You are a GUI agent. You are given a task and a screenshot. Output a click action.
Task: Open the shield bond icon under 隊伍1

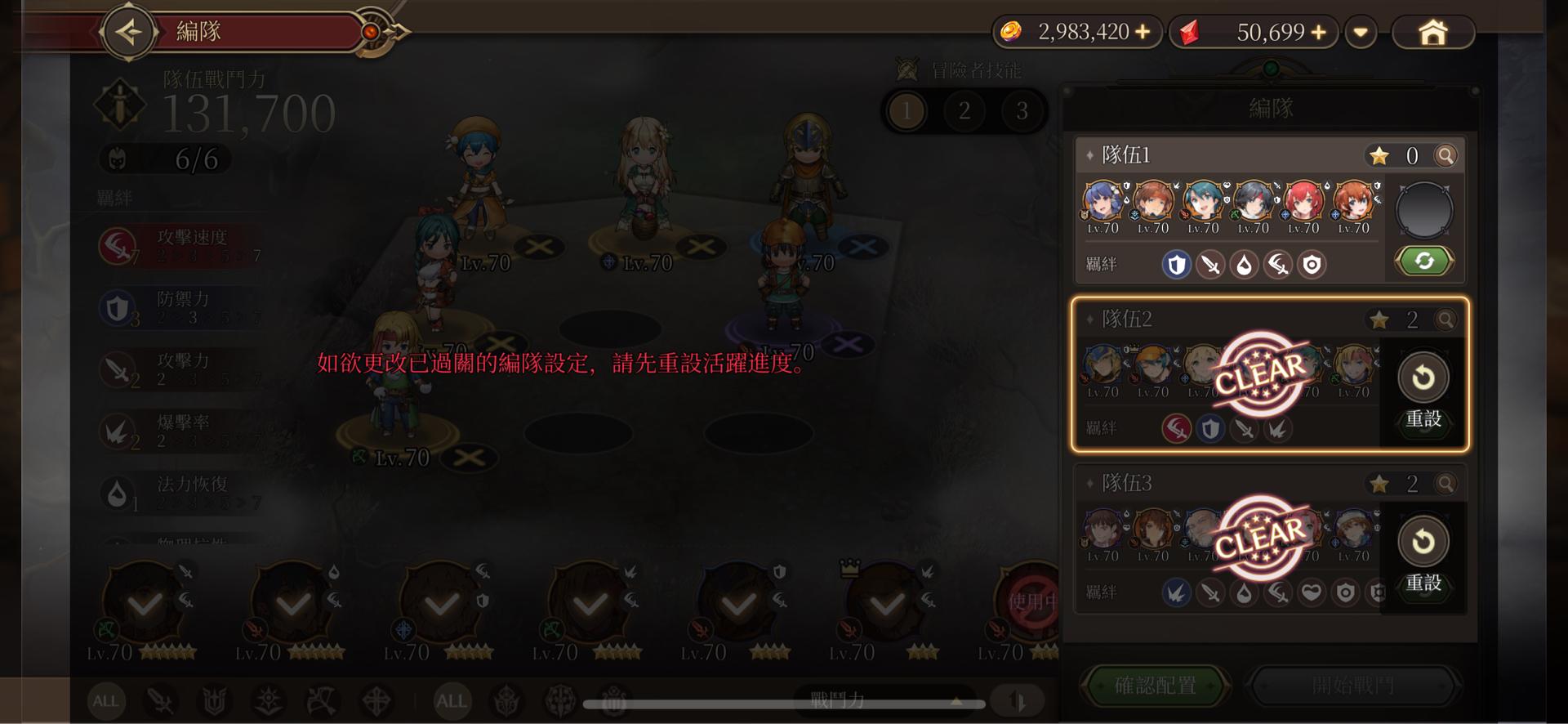tap(1175, 264)
